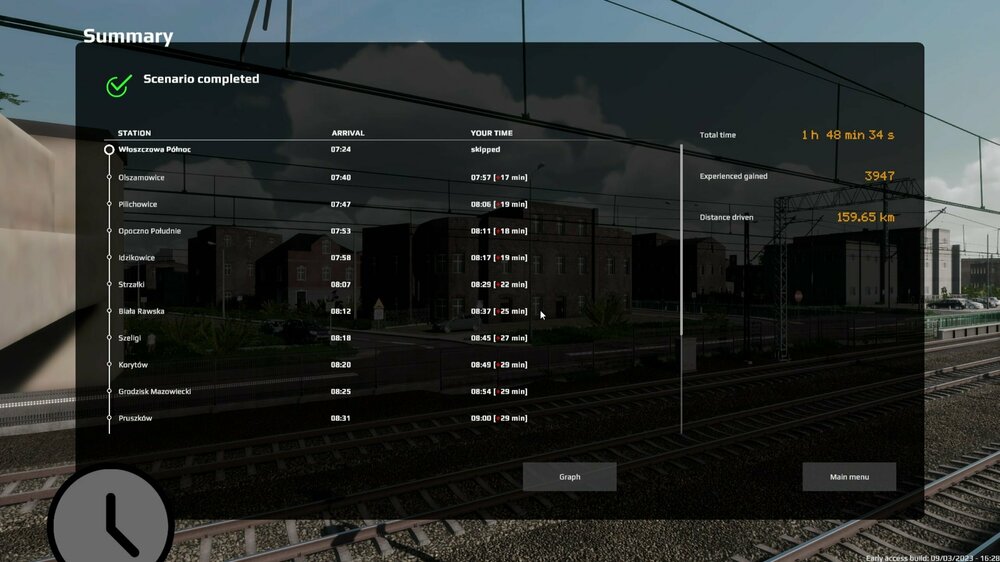Click the Opoczno Południe station entry
Screen dimensions: 1000x562
click(x=149, y=231)
